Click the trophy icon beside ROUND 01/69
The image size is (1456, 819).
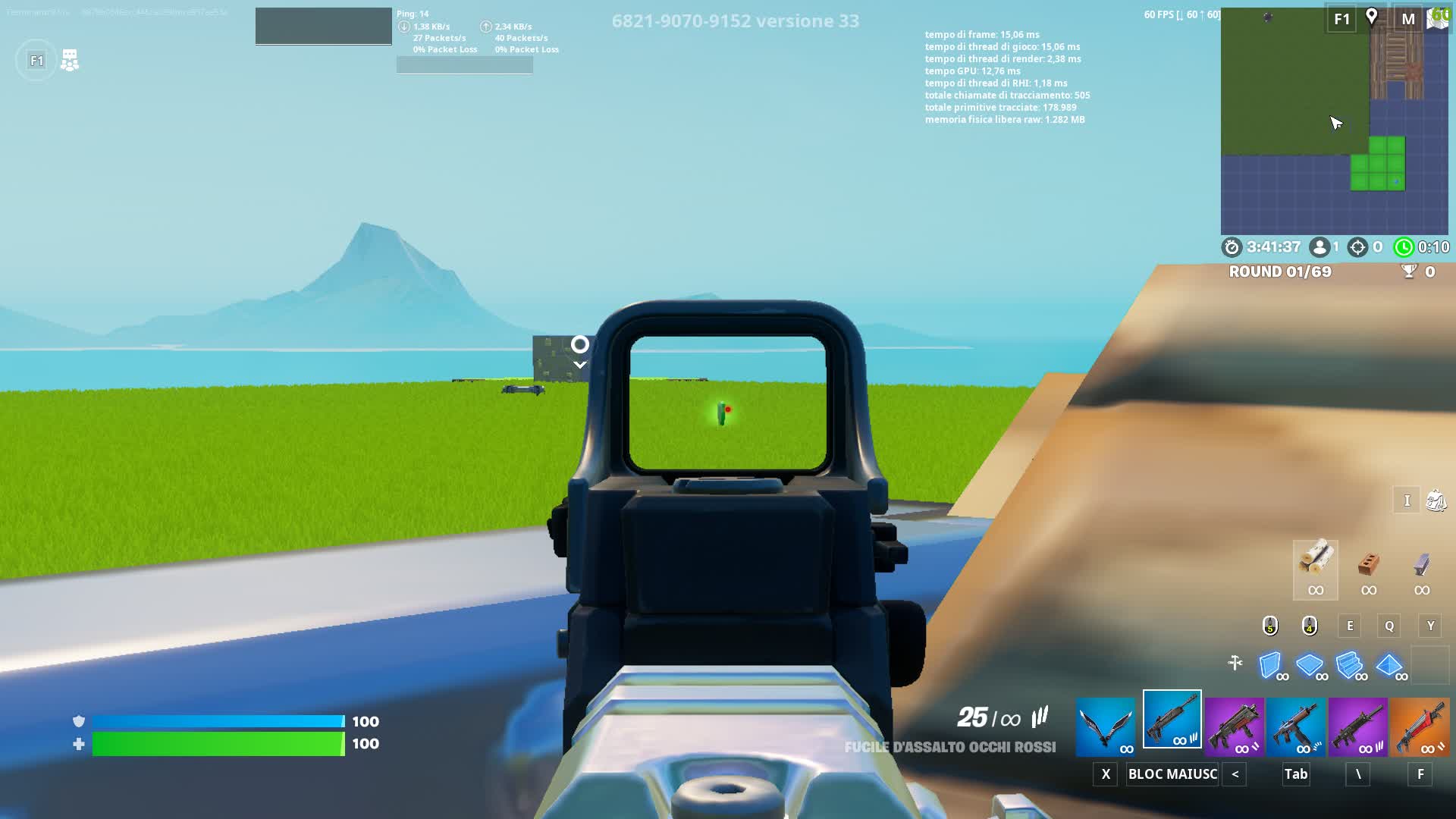coord(1408,272)
